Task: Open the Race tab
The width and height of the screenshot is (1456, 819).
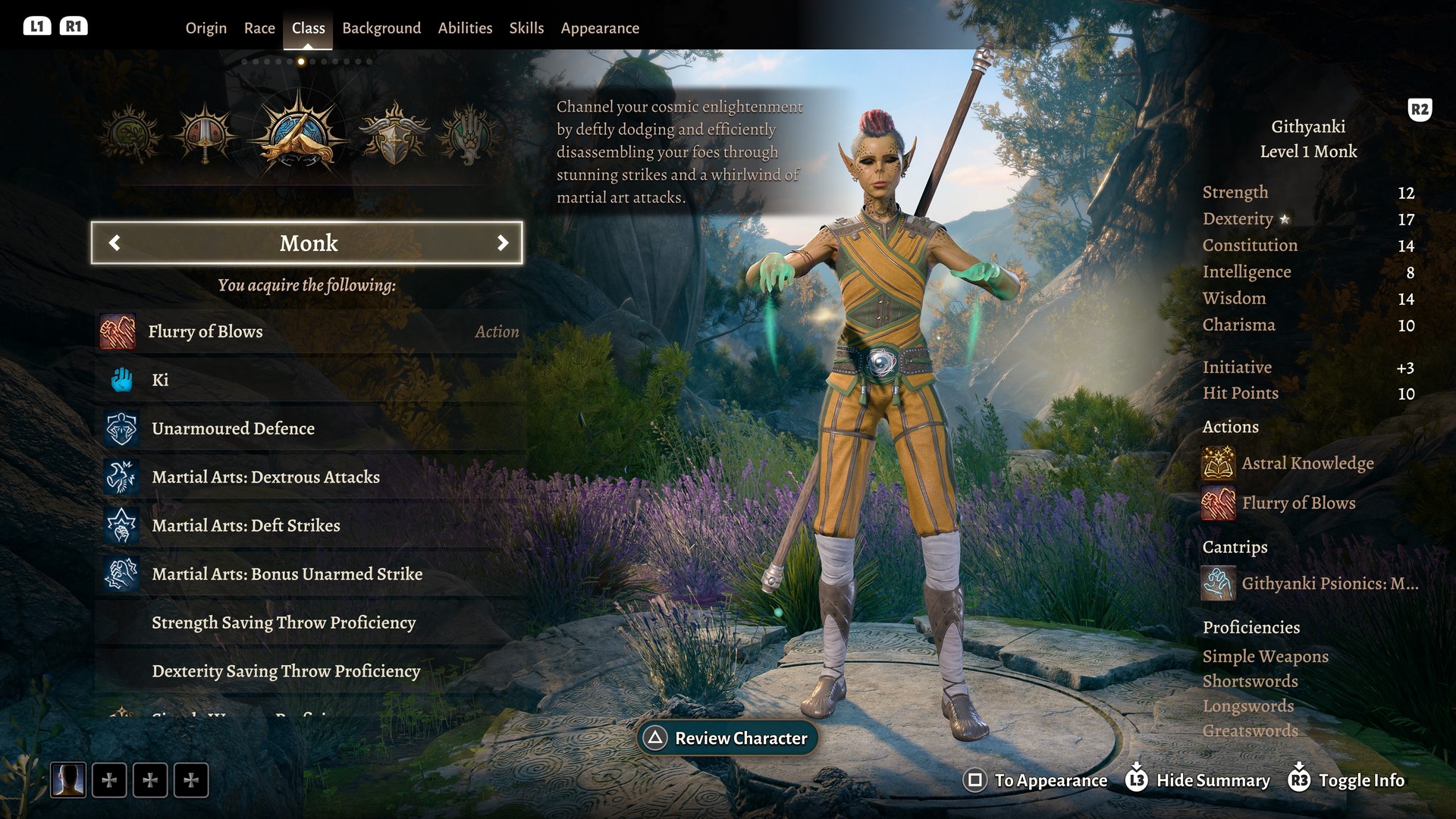Action: pyautogui.click(x=259, y=28)
